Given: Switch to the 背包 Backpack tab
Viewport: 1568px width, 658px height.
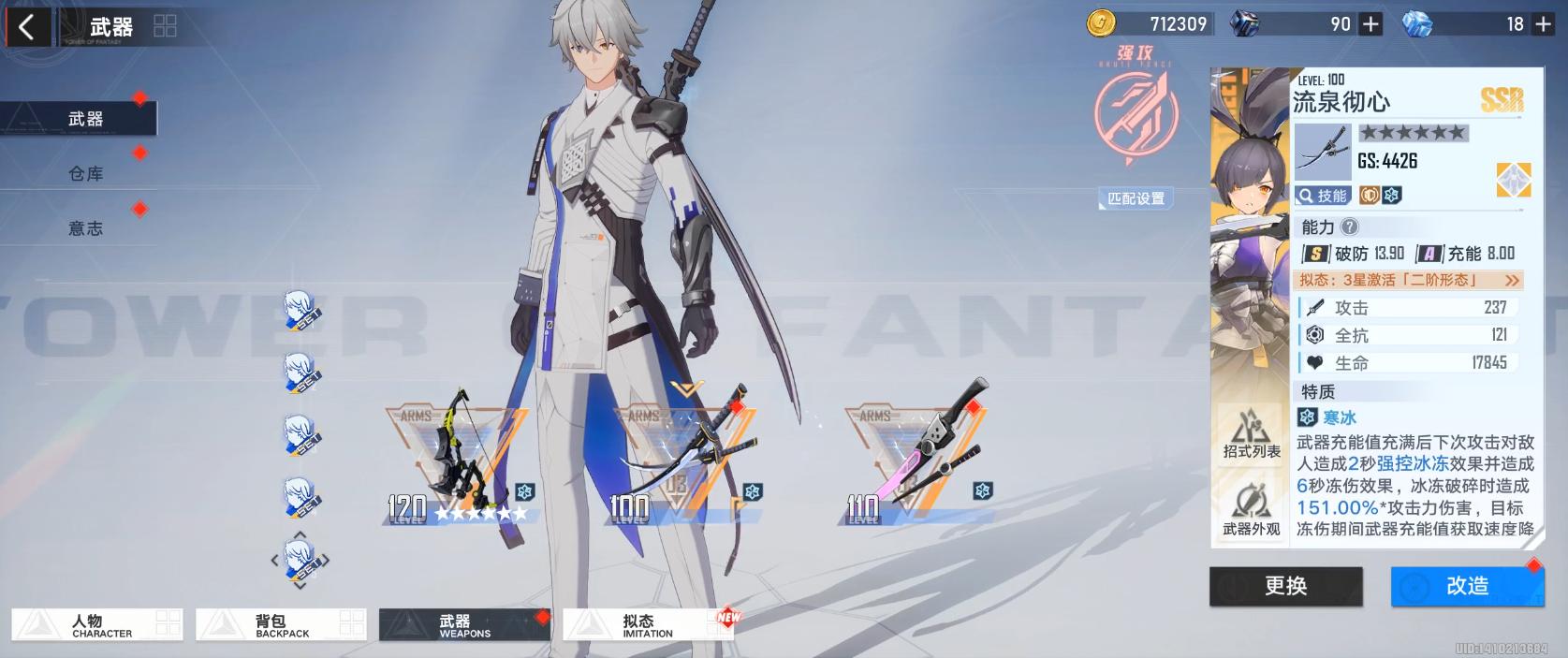Looking at the screenshot, I should [x=280, y=625].
